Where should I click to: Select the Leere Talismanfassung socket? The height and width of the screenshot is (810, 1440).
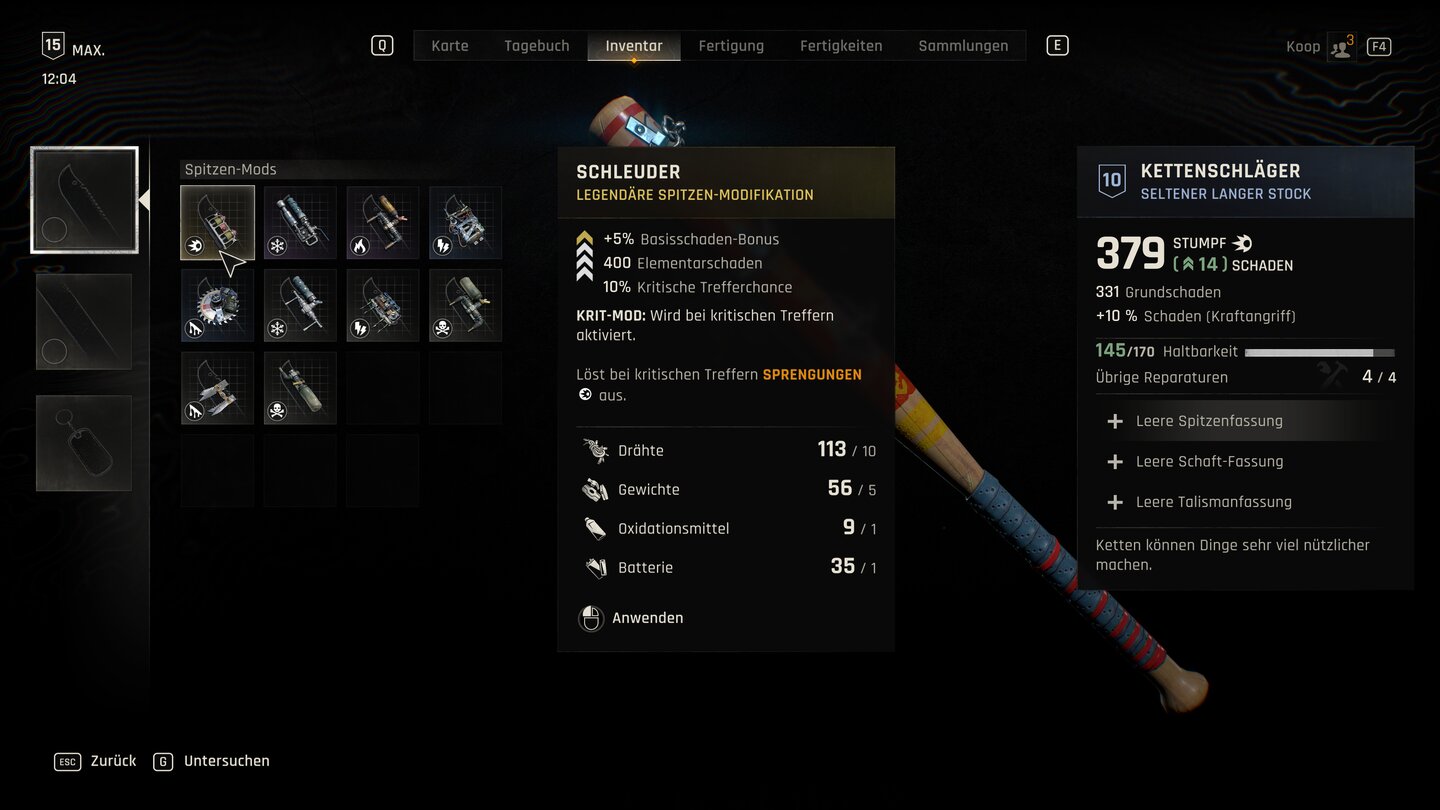(x=1213, y=502)
